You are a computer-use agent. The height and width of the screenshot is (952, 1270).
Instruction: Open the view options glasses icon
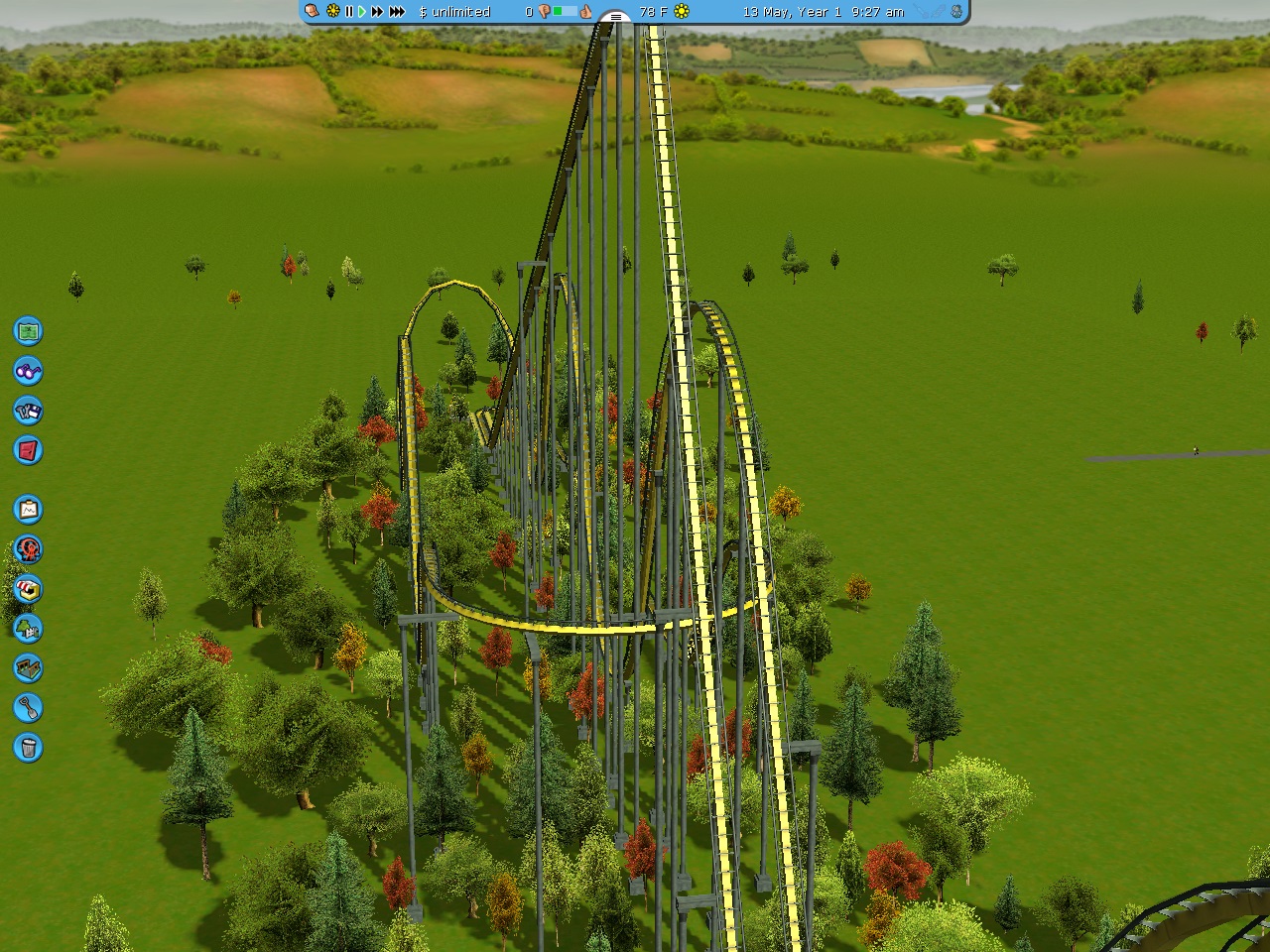click(x=28, y=371)
